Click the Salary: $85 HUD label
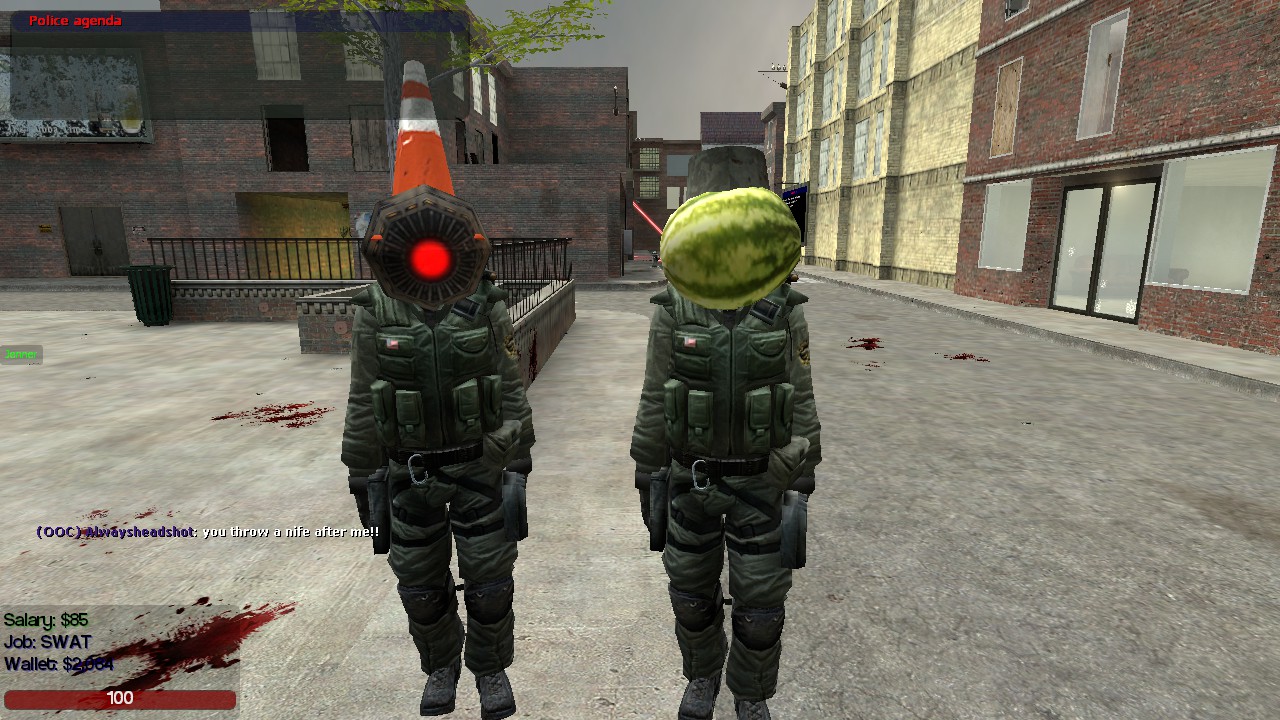The width and height of the screenshot is (1280, 720). (45, 620)
